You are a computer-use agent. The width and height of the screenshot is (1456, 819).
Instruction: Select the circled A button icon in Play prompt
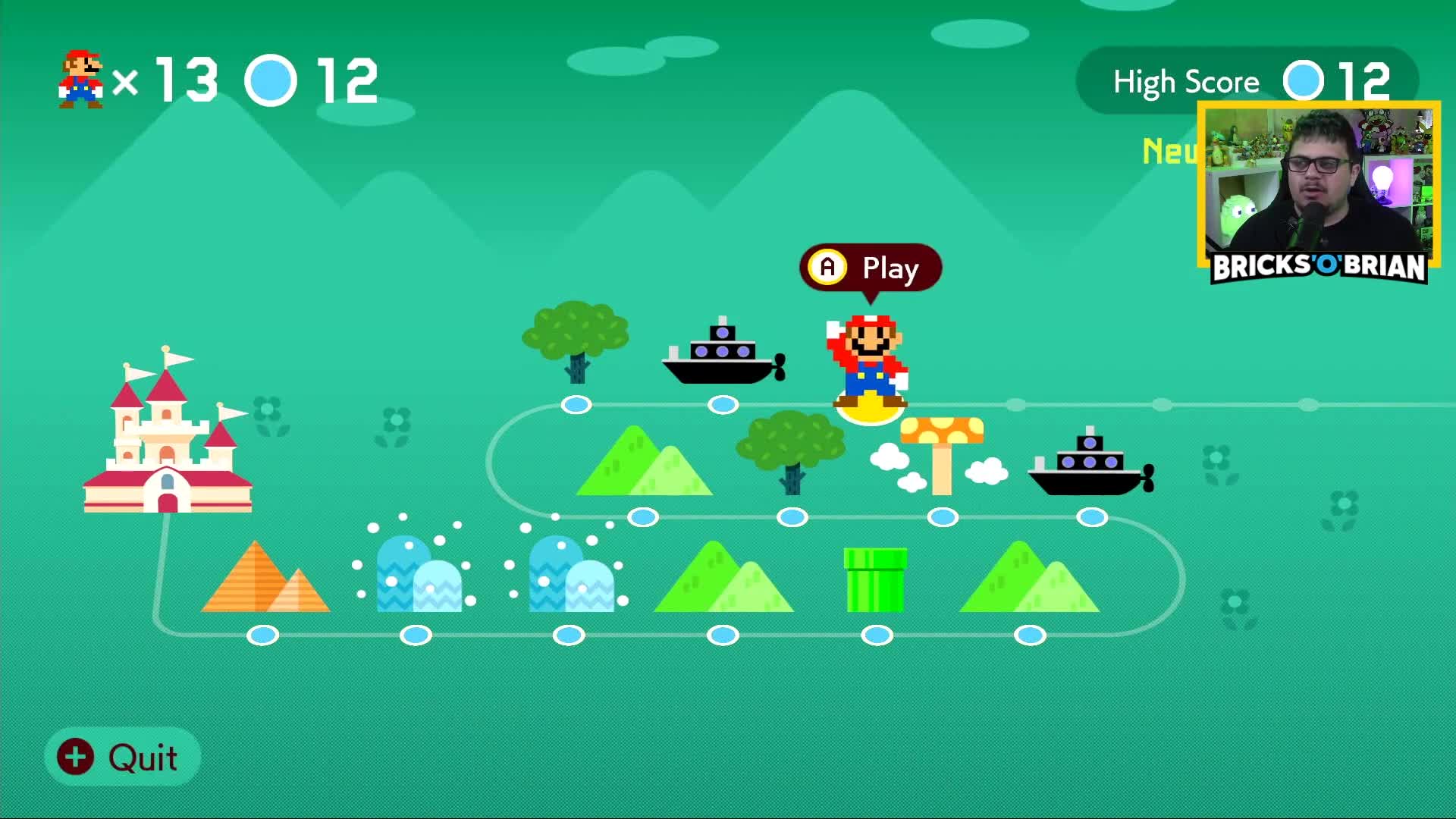click(828, 267)
